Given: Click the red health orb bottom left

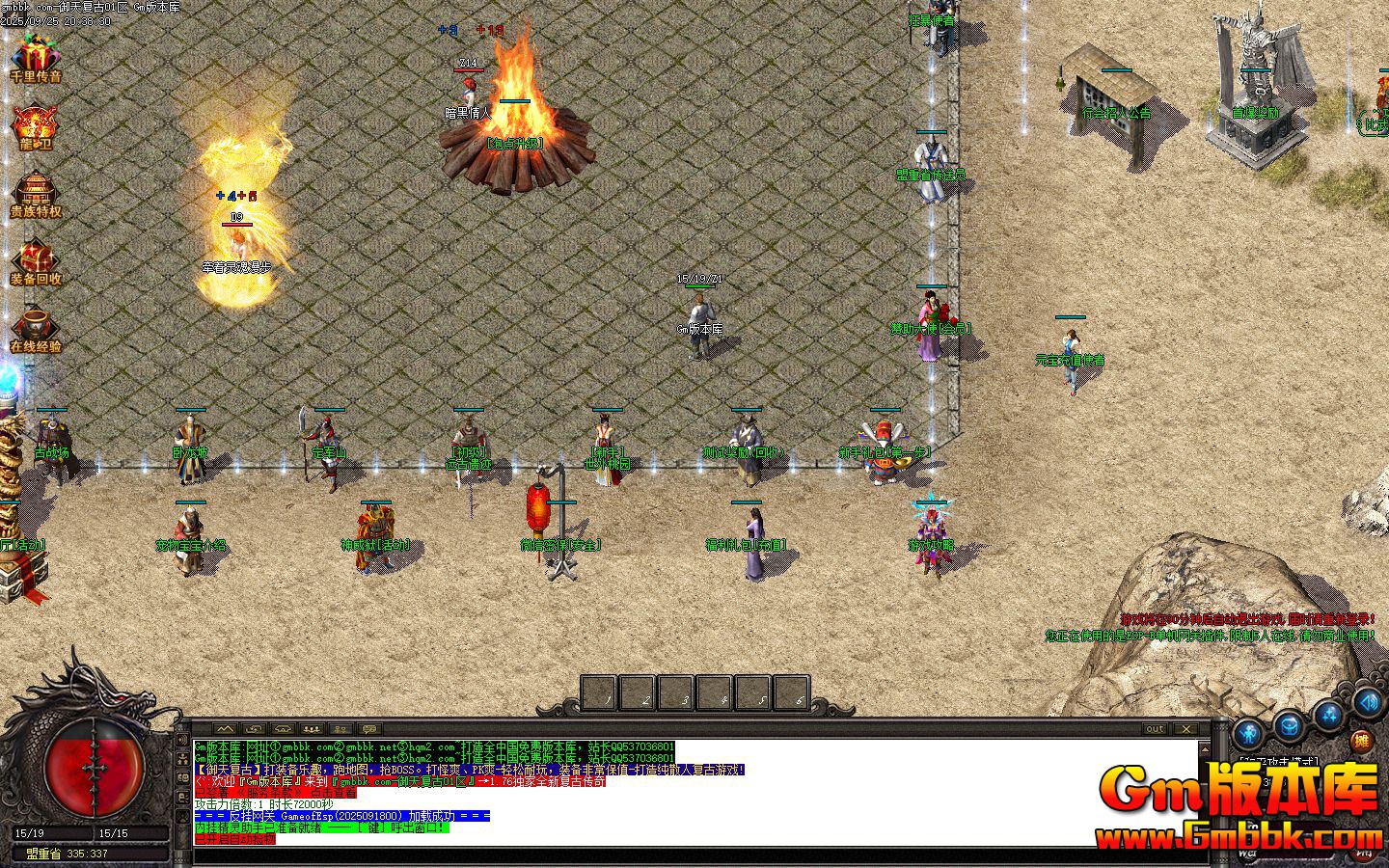Looking at the screenshot, I should tap(92, 772).
